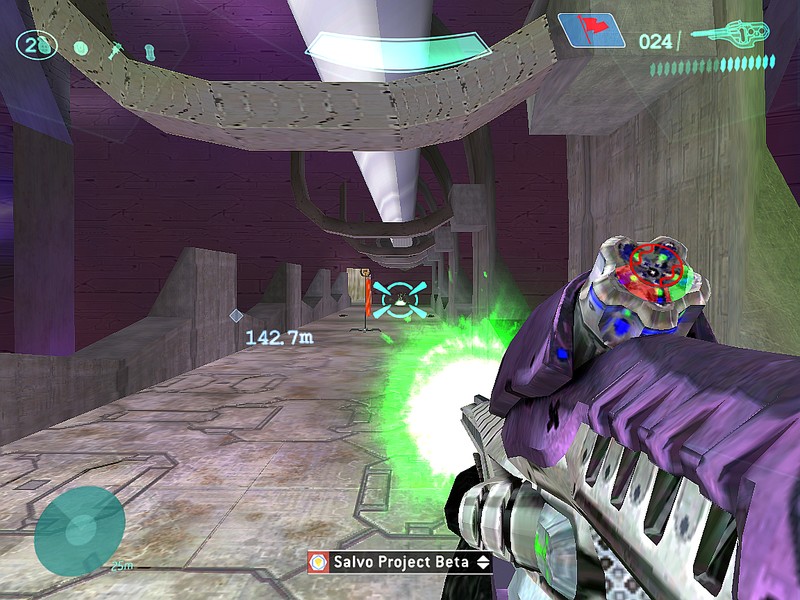
Task: Click the Salvo Project Beta badge icon
Action: click(x=319, y=562)
